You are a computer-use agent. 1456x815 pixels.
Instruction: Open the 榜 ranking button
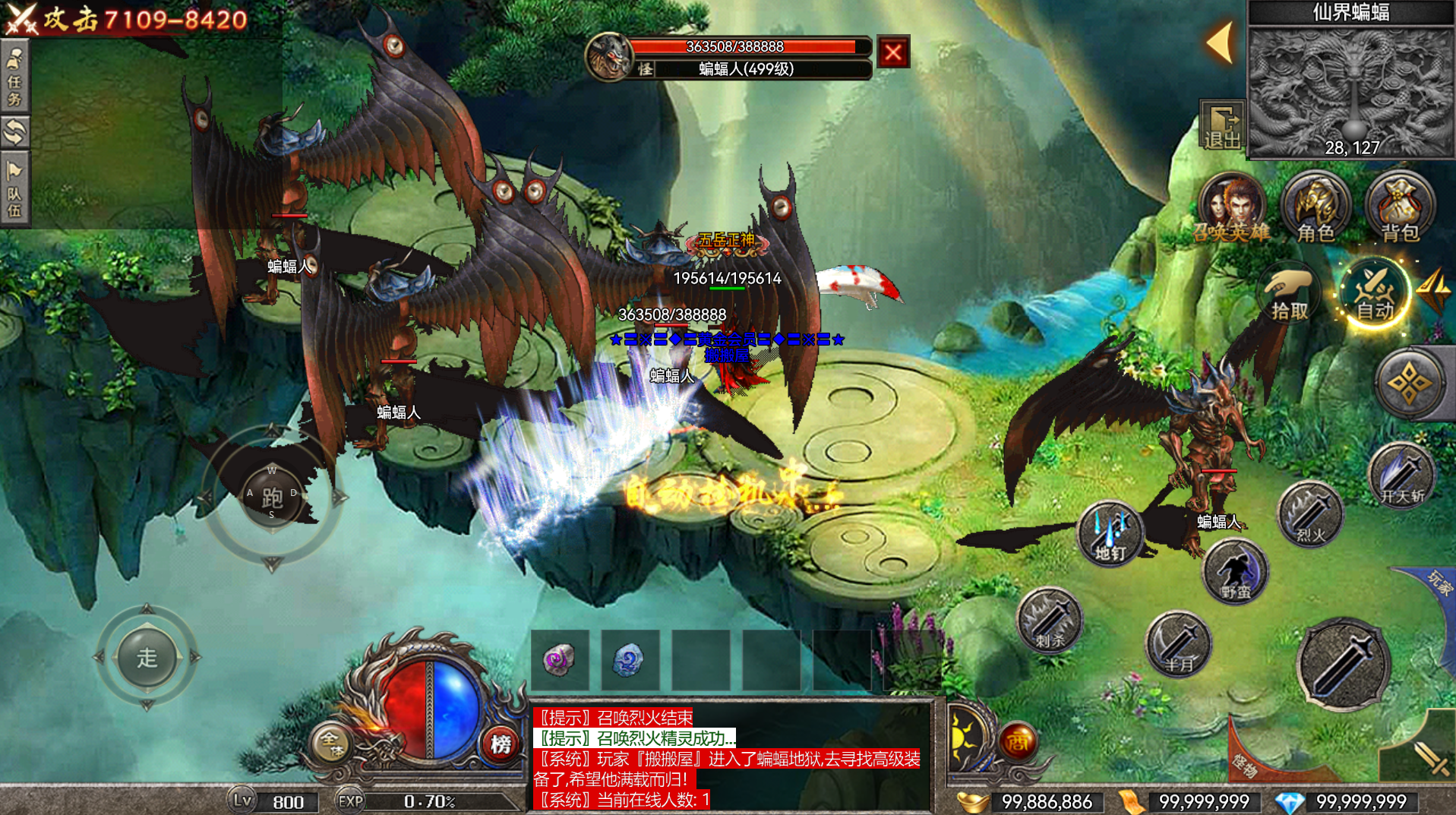[501, 744]
